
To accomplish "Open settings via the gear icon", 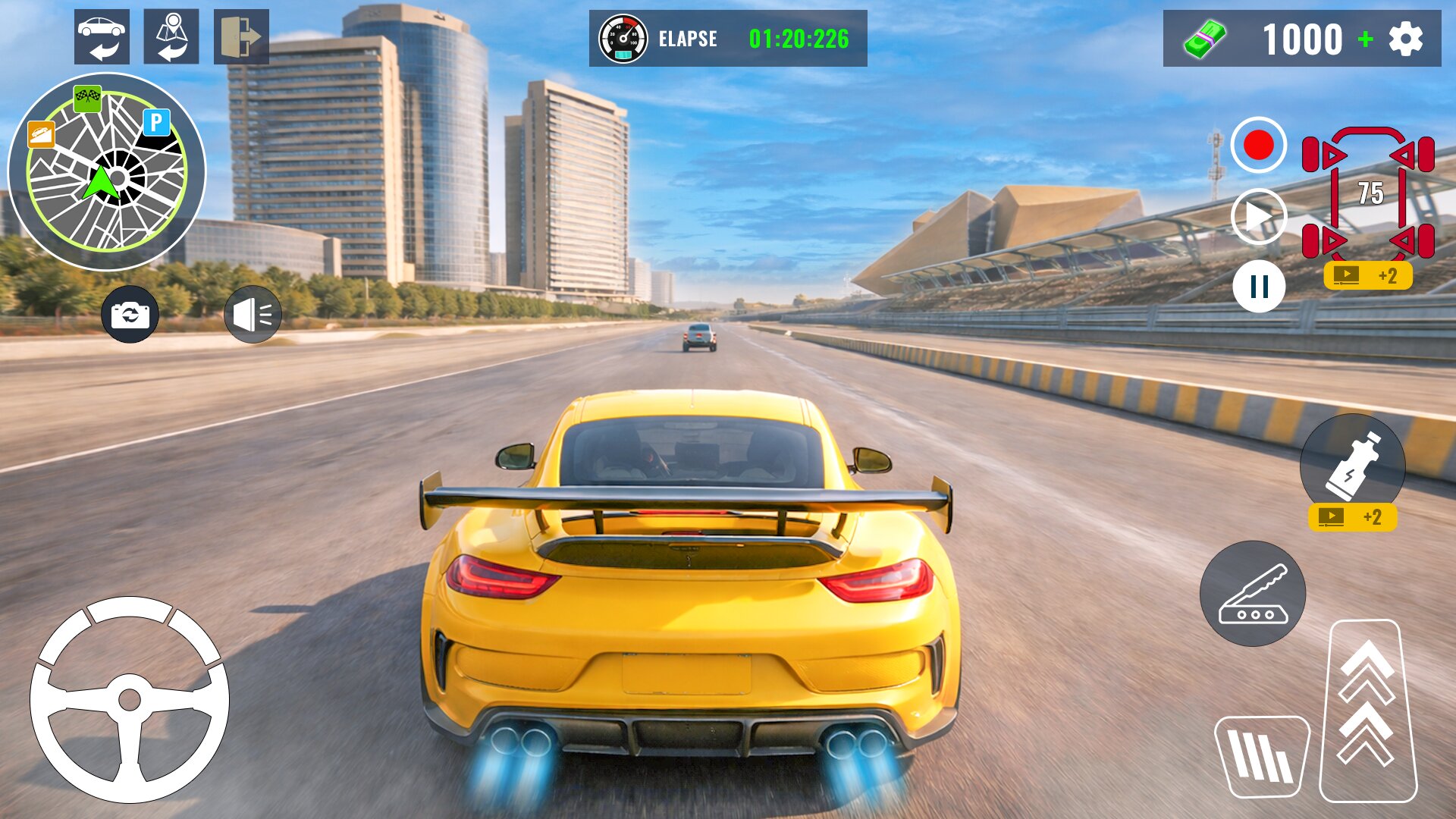I will [1405, 39].
